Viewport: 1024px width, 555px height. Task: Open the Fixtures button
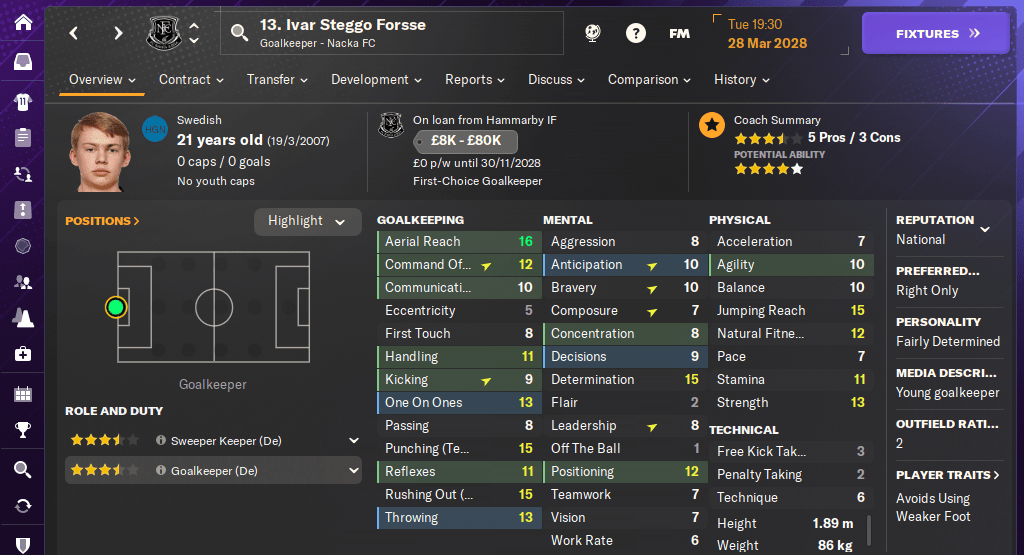tap(937, 34)
